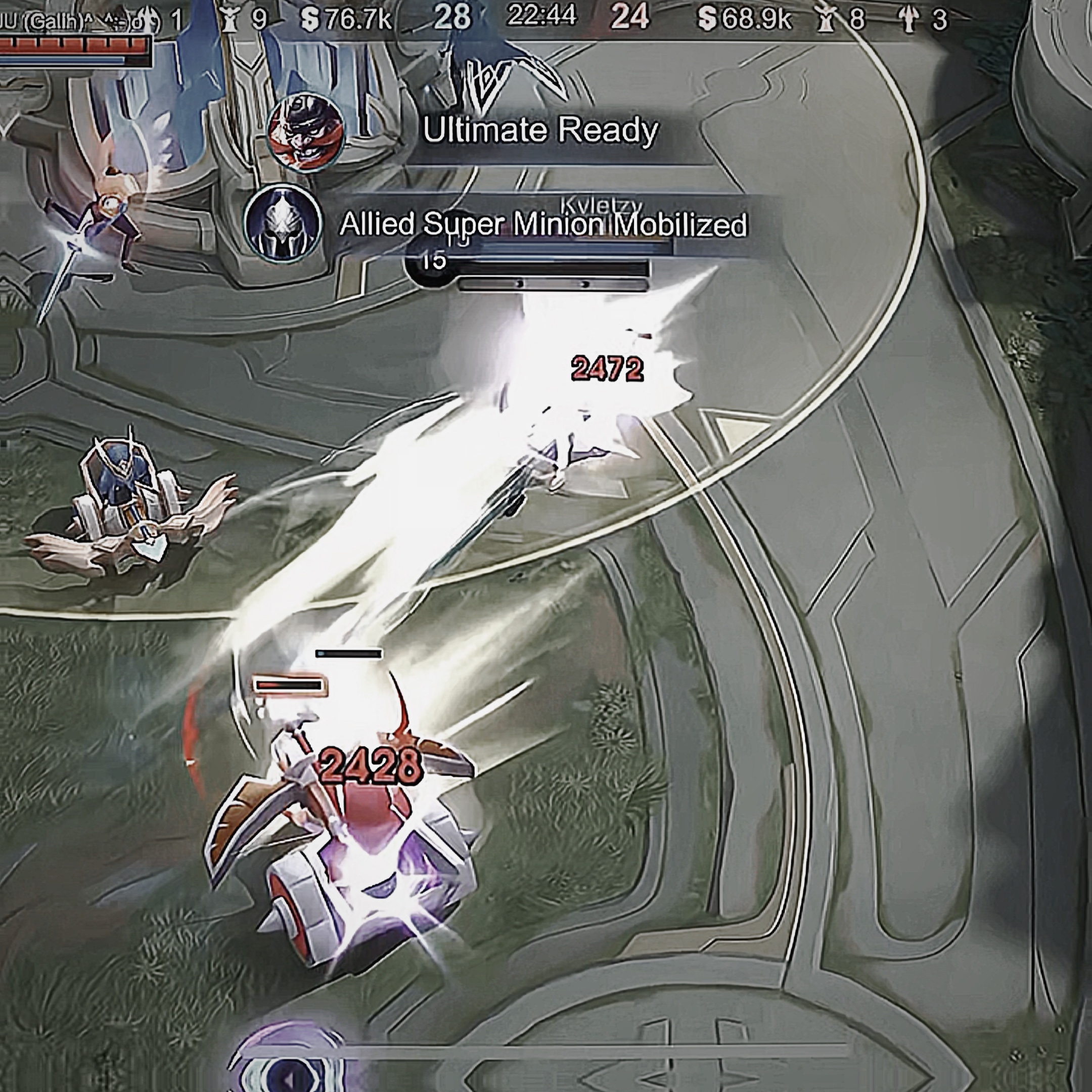Screen dimensions: 1092x1092
Task: Select the Galih player name tag
Action: (73, 21)
